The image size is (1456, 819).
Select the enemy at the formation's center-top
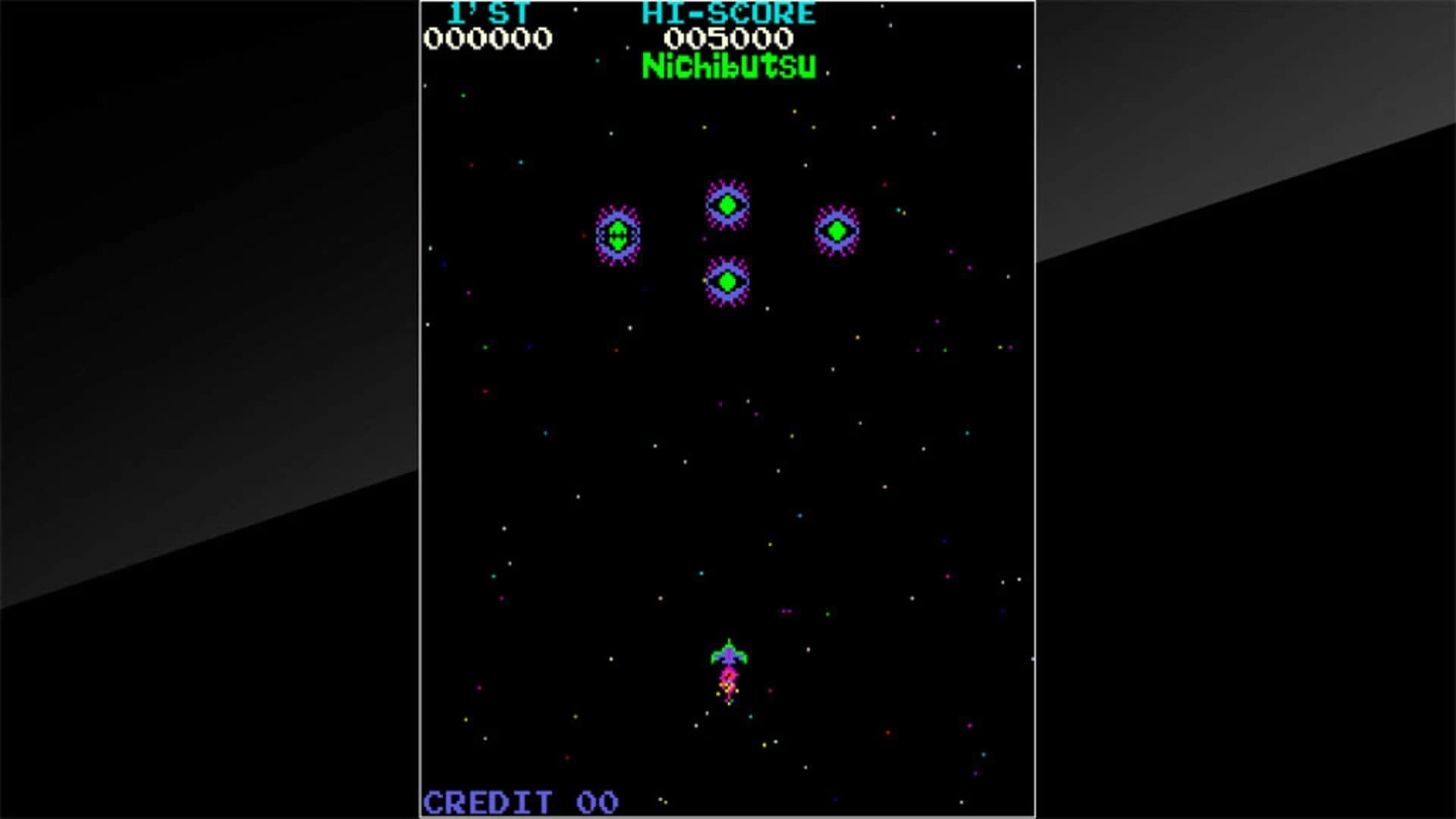click(x=726, y=202)
